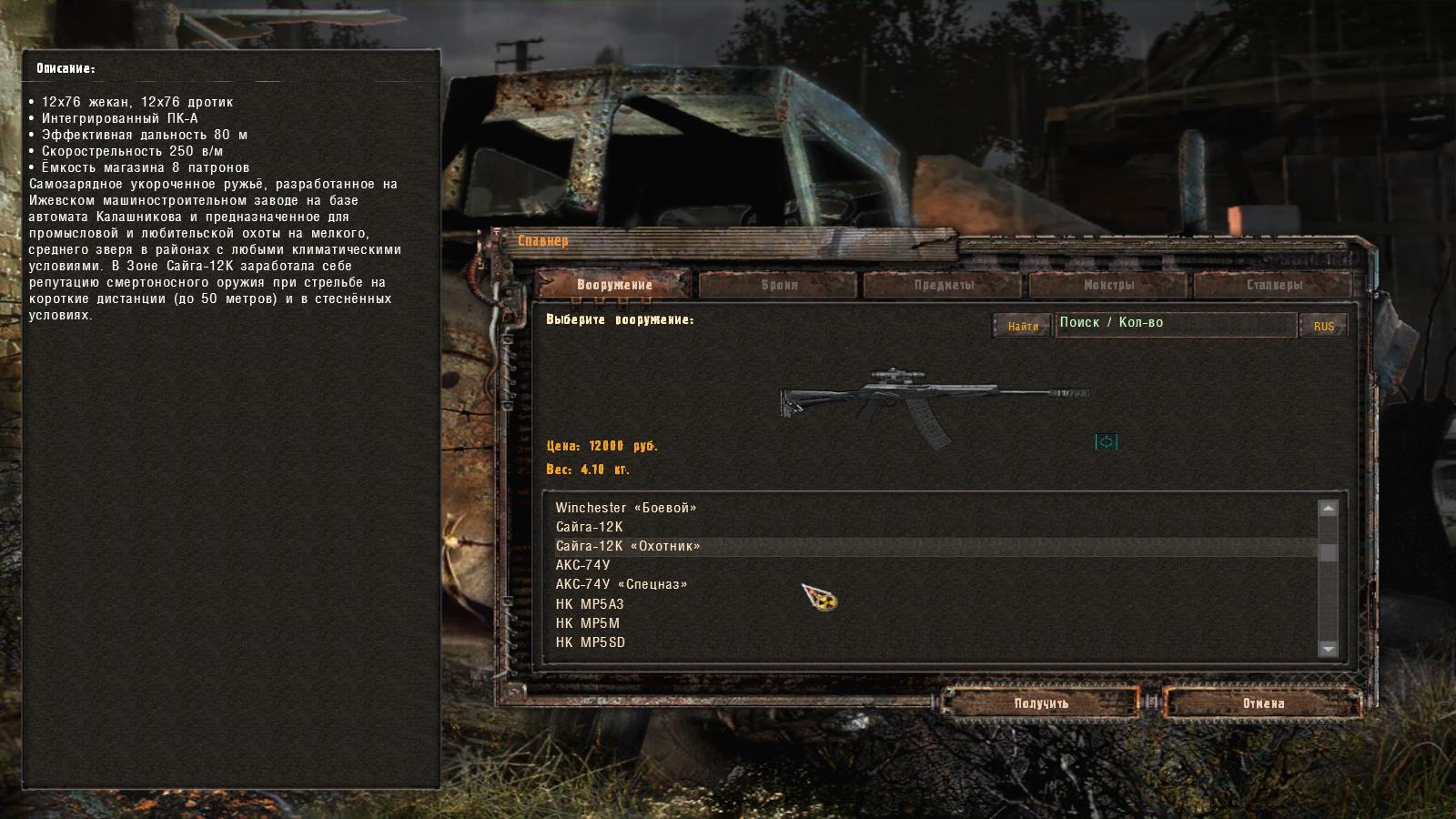Click the Получить button
The image size is (1456, 819).
[1041, 703]
